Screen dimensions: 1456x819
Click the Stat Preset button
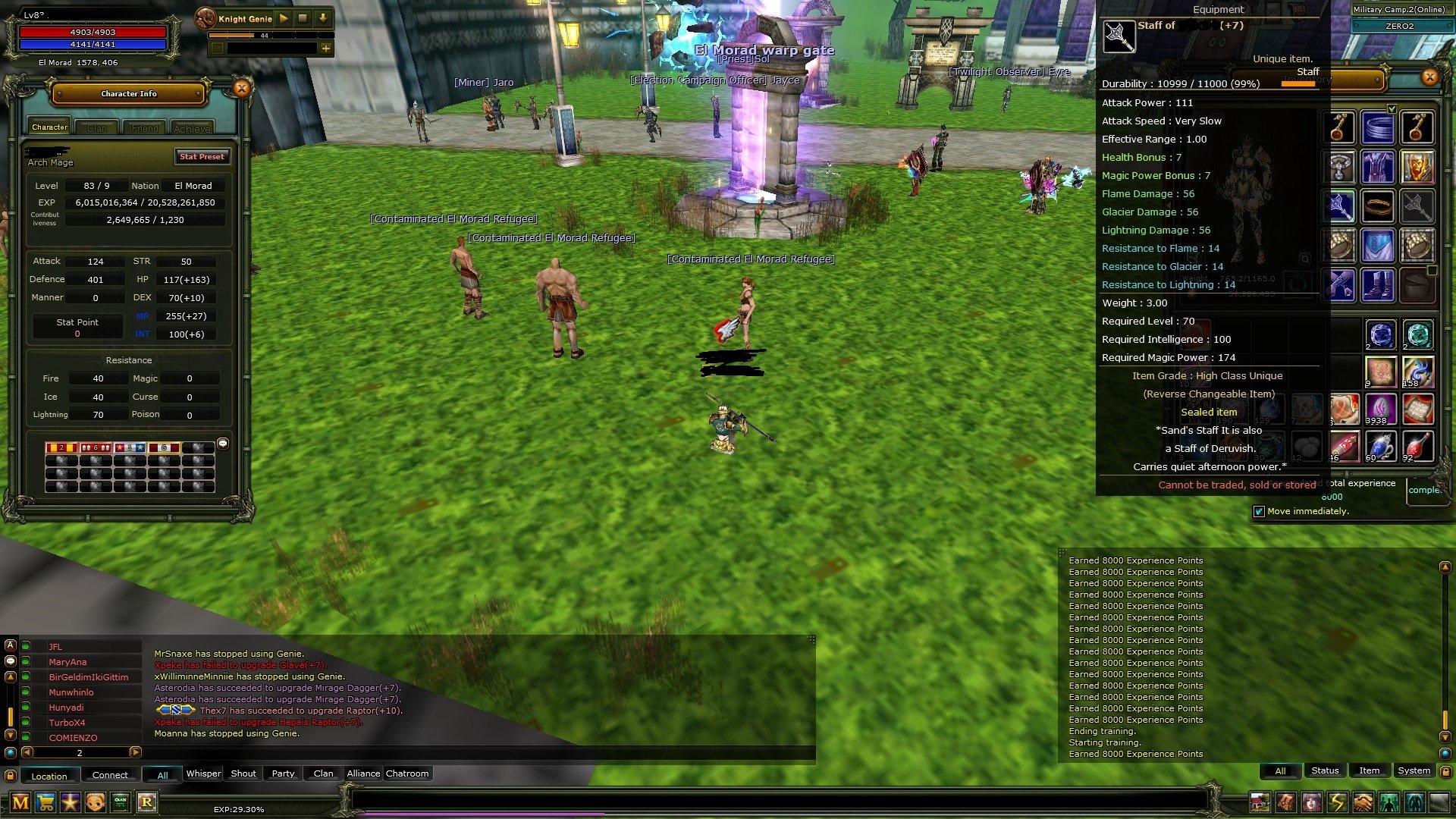click(x=202, y=157)
